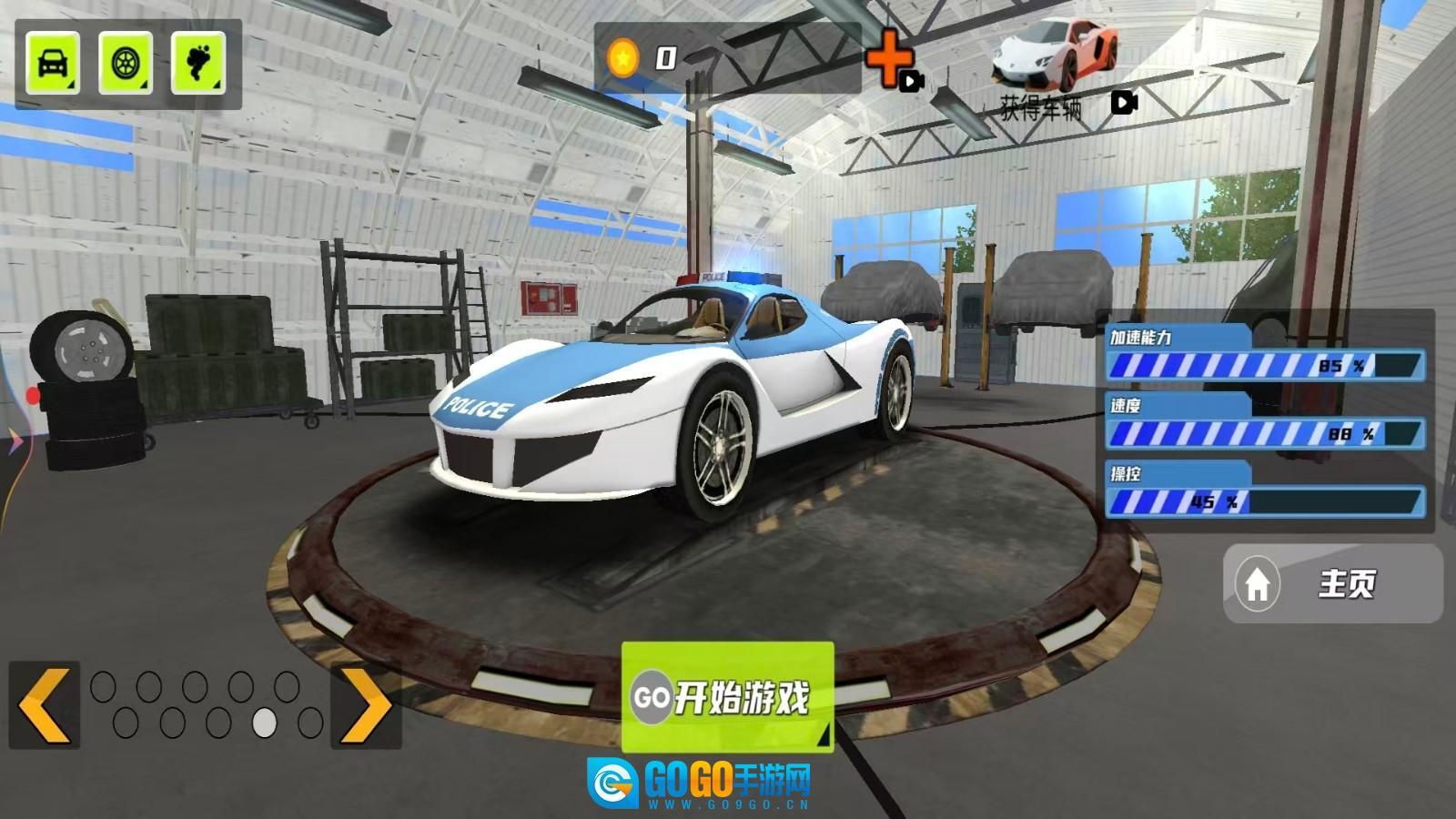Start the game with 开始游戏 button
Screen dimensions: 1456x819
click(x=727, y=697)
